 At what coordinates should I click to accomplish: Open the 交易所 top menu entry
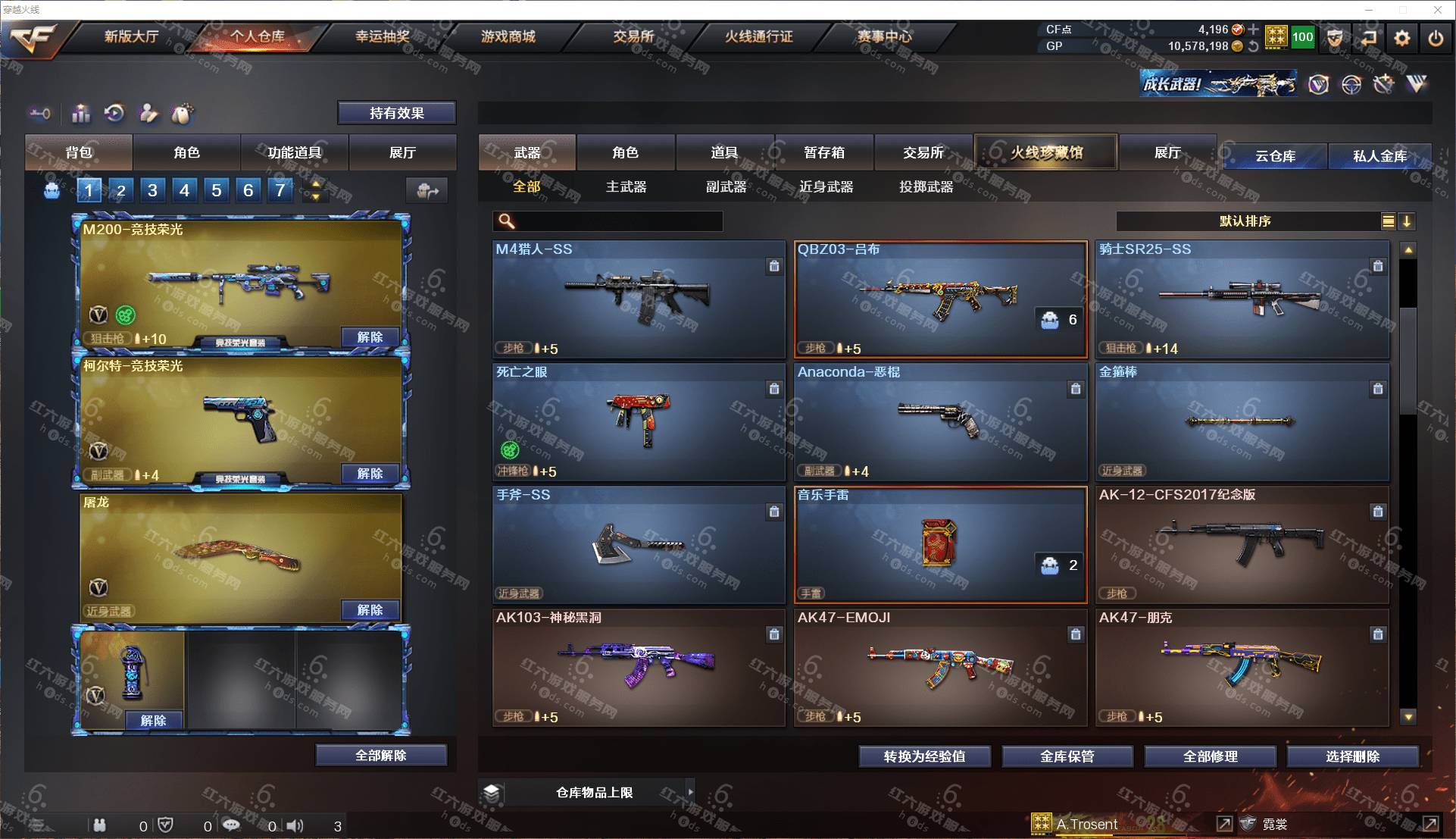[x=633, y=36]
